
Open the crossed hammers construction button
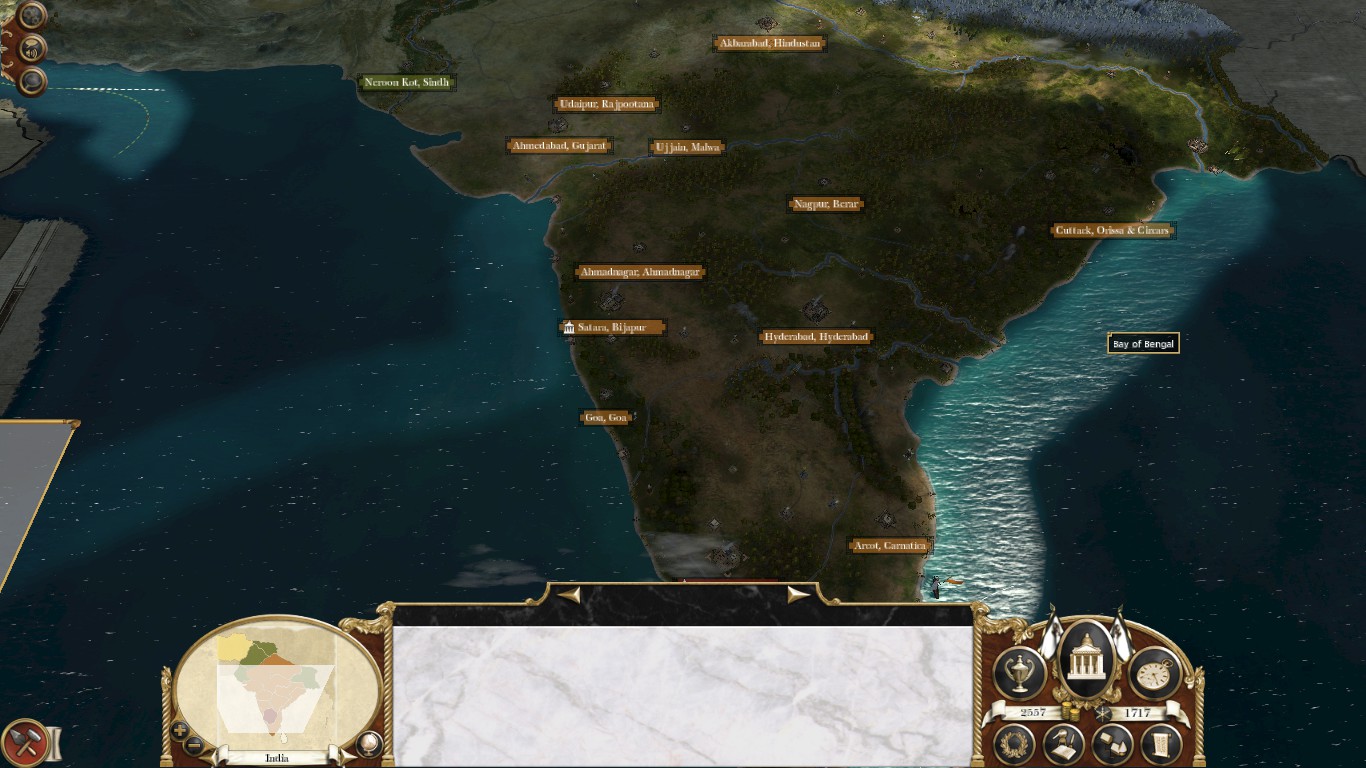click(x=23, y=743)
